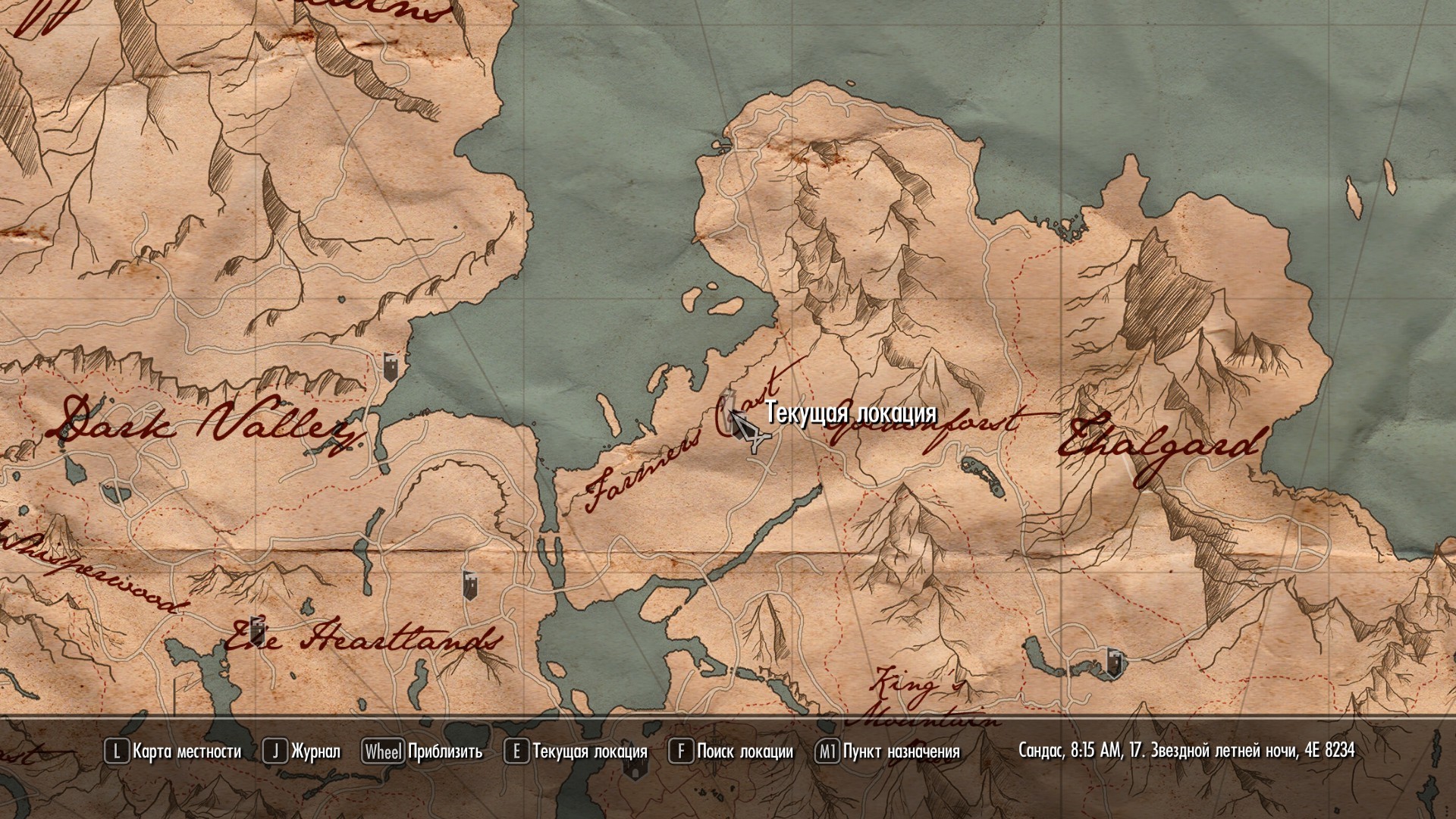
Task: Select the tower marker by the lake below Thalgard
Action: point(1113,661)
